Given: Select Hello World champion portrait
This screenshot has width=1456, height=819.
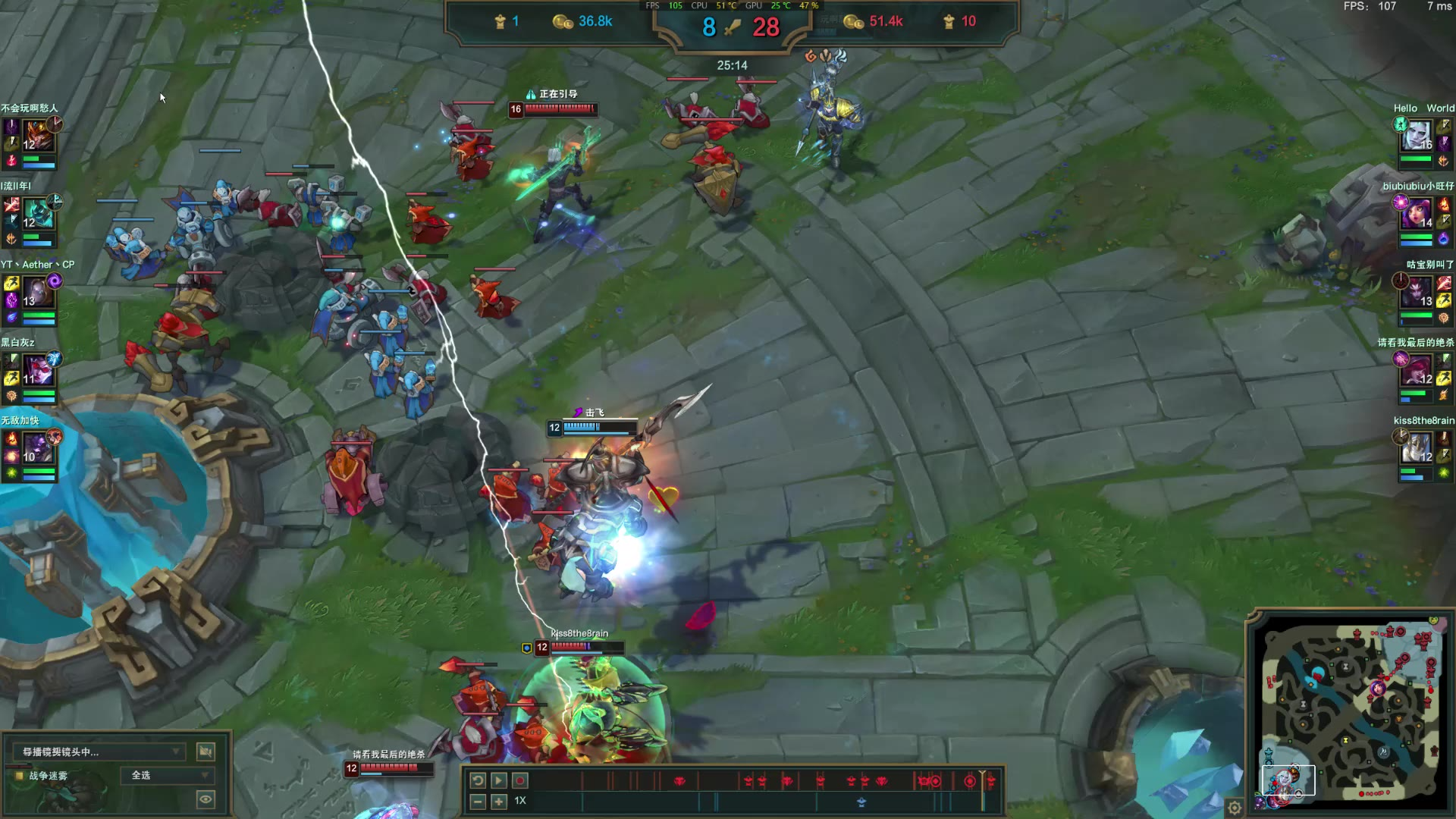Looking at the screenshot, I should tap(1418, 136).
